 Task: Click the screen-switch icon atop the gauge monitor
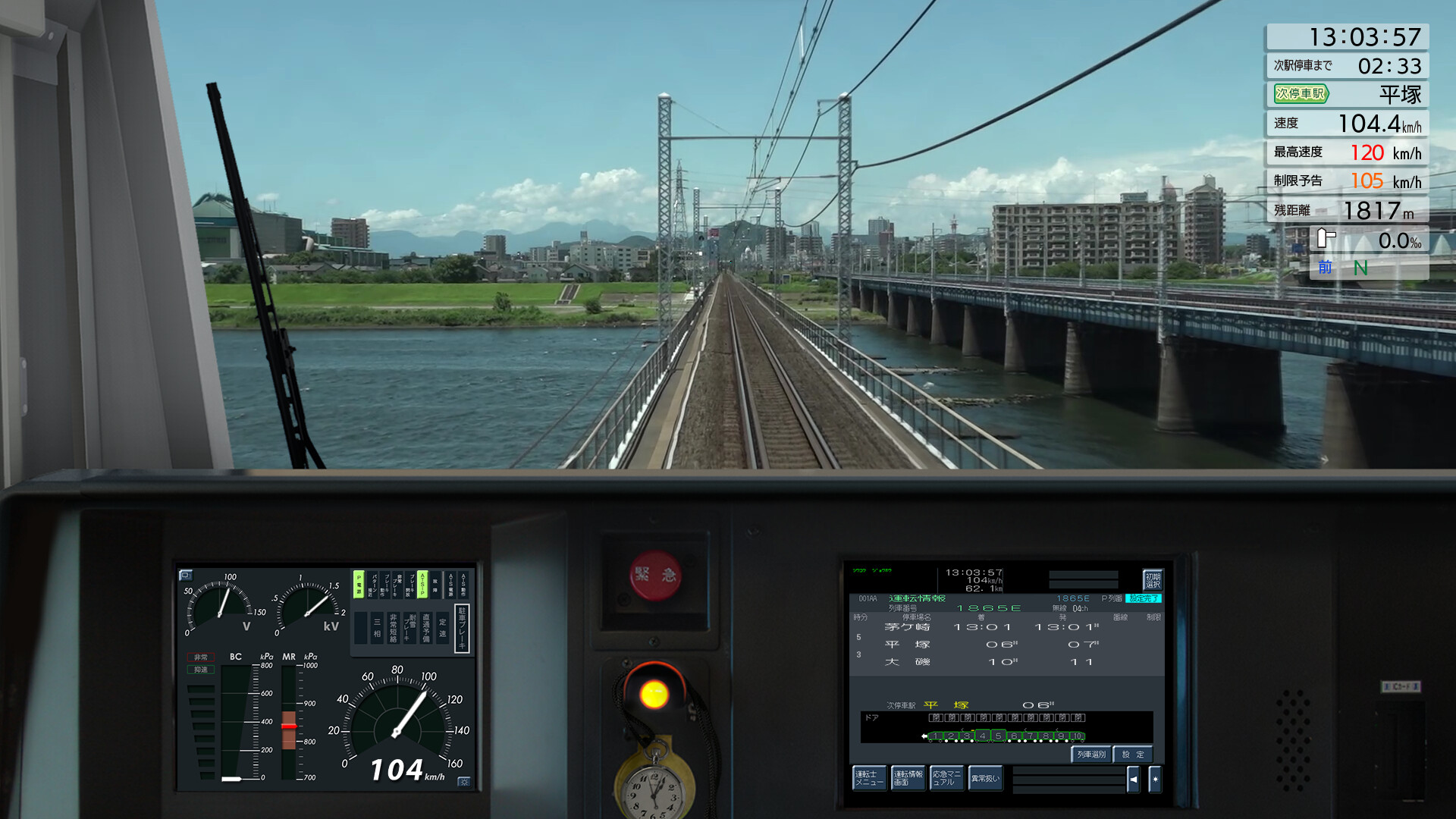186,576
